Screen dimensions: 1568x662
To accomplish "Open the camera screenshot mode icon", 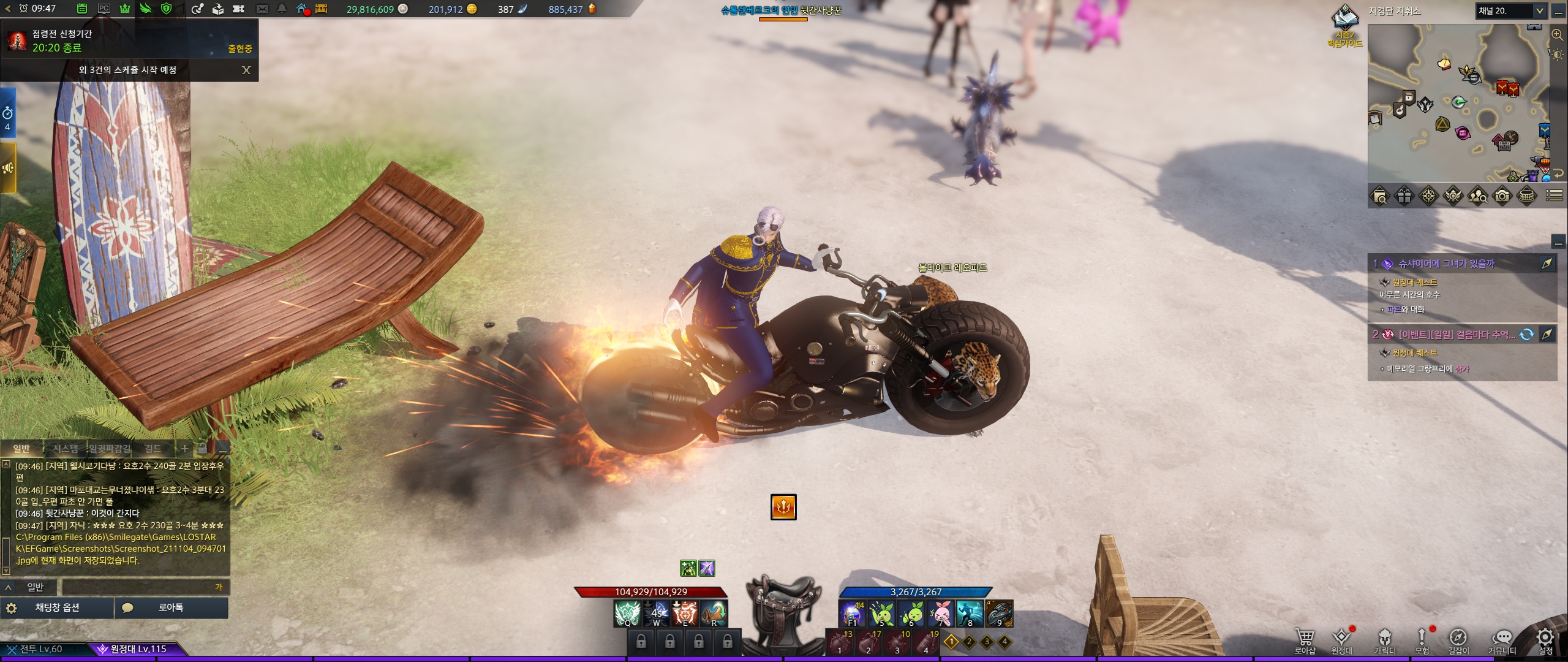I will [1502, 196].
